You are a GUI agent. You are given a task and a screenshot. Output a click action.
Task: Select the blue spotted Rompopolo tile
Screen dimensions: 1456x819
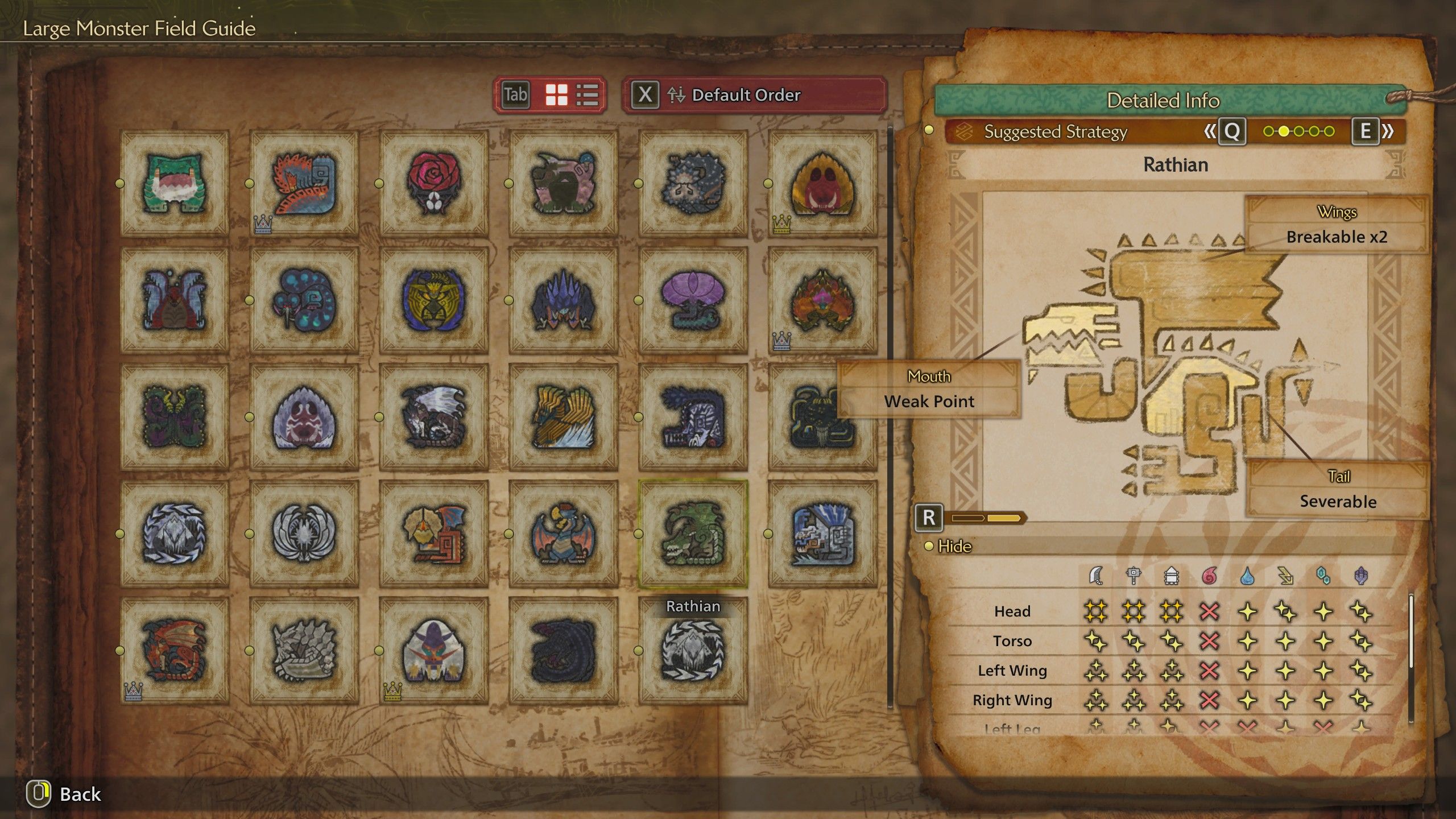click(304, 300)
